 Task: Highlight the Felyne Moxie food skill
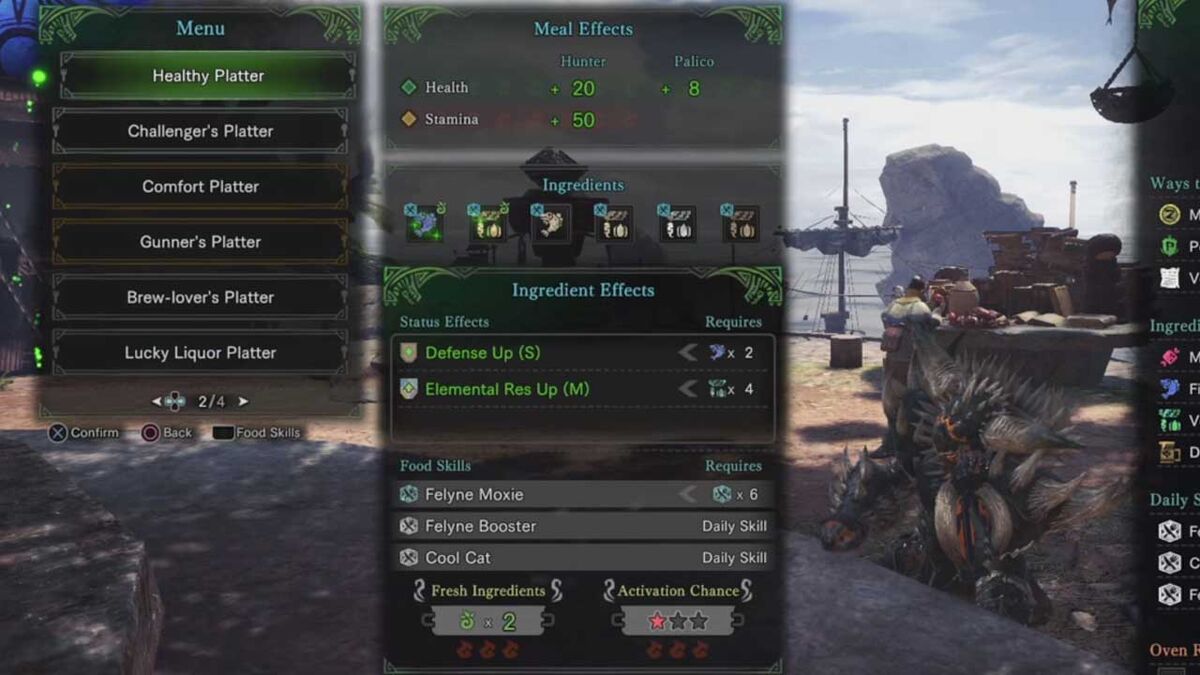click(582, 494)
